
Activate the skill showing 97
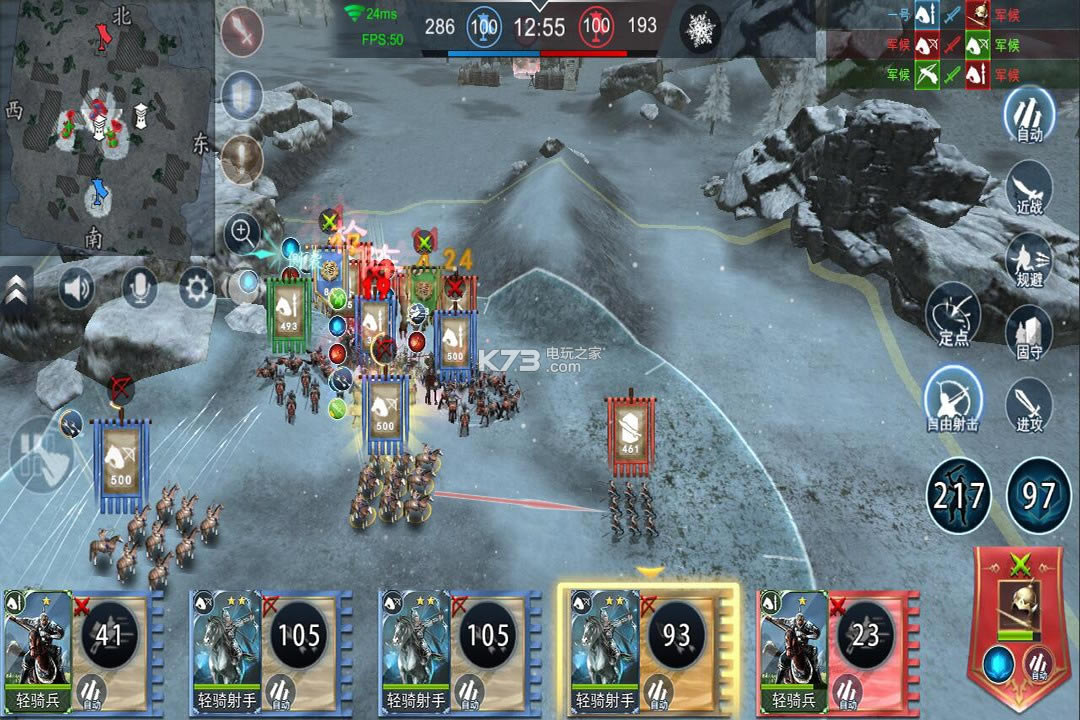1038,496
